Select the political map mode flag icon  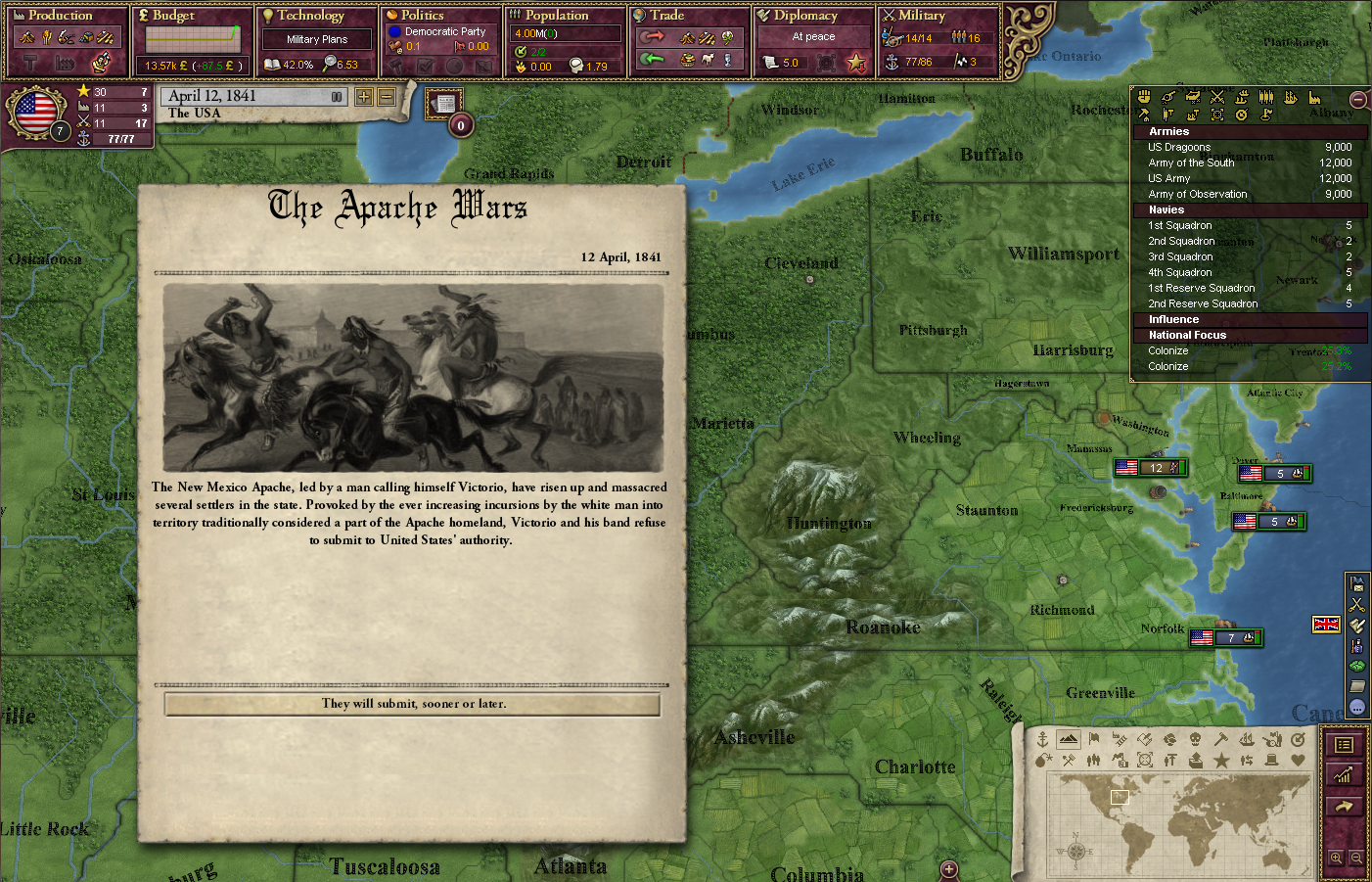coord(1093,740)
